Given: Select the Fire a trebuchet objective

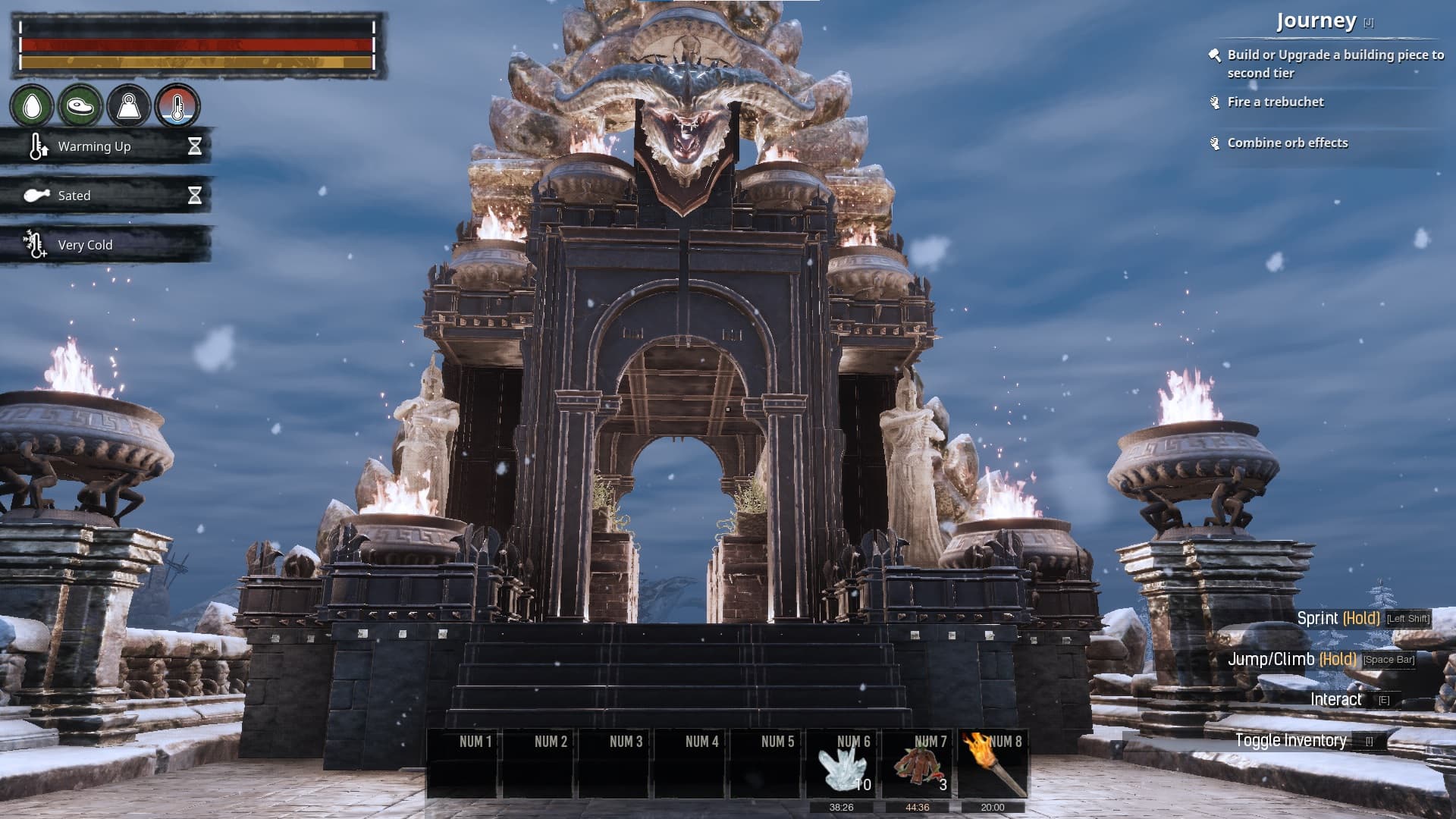Looking at the screenshot, I should (x=1276, y=102).
